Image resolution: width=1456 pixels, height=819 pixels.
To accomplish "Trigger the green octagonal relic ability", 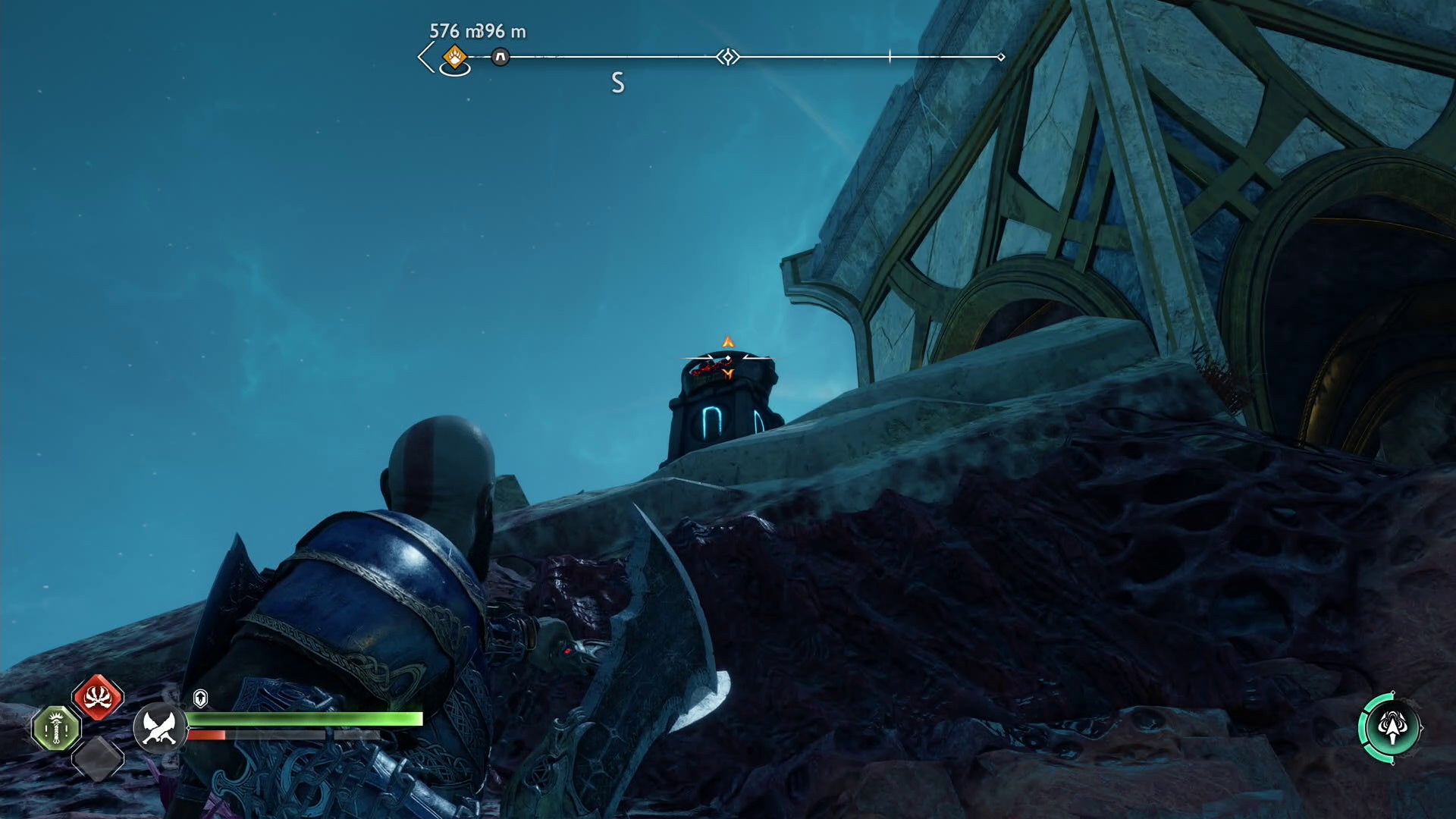I will 56,729.
